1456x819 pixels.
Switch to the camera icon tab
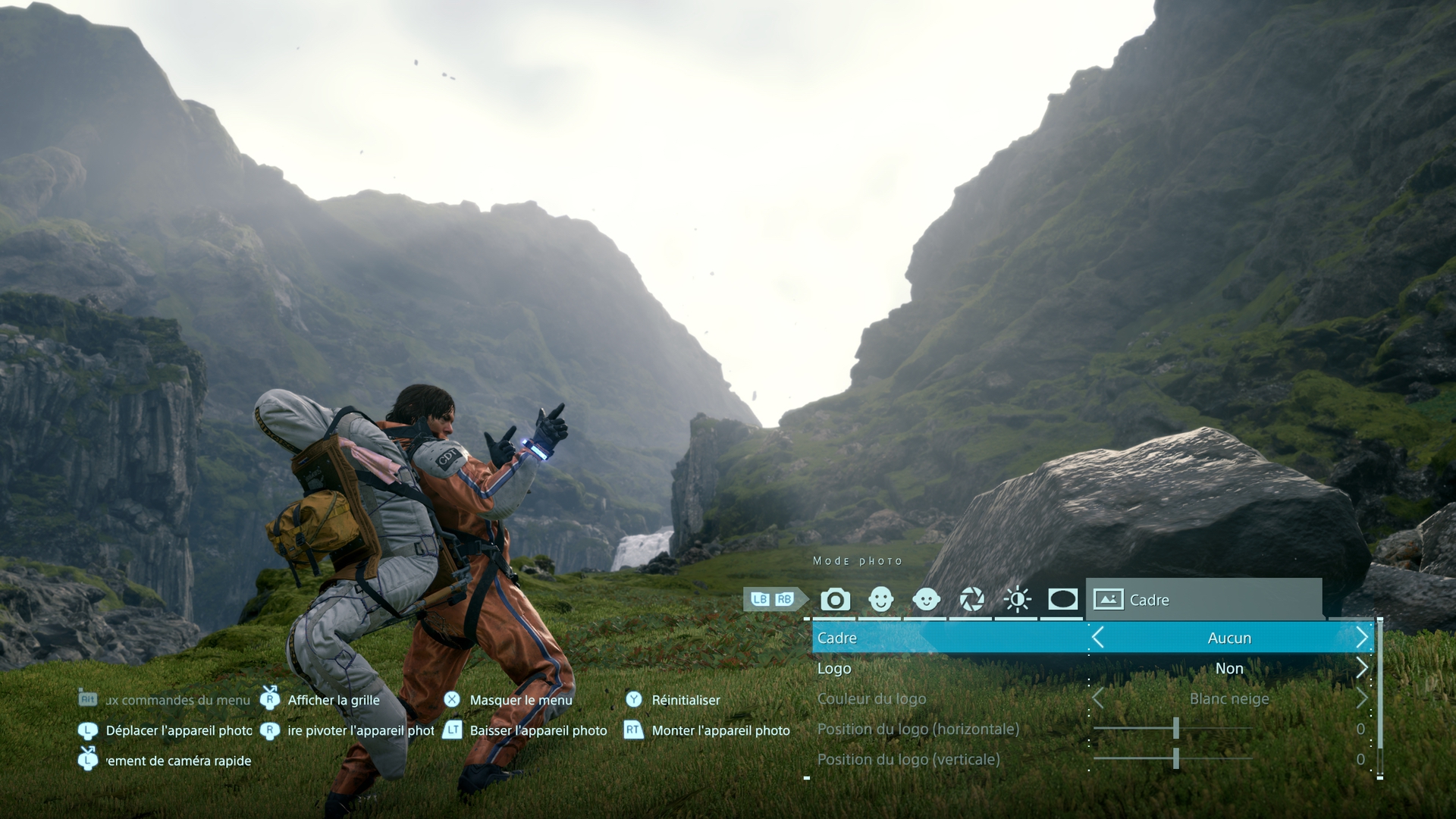tap(835, 600)
